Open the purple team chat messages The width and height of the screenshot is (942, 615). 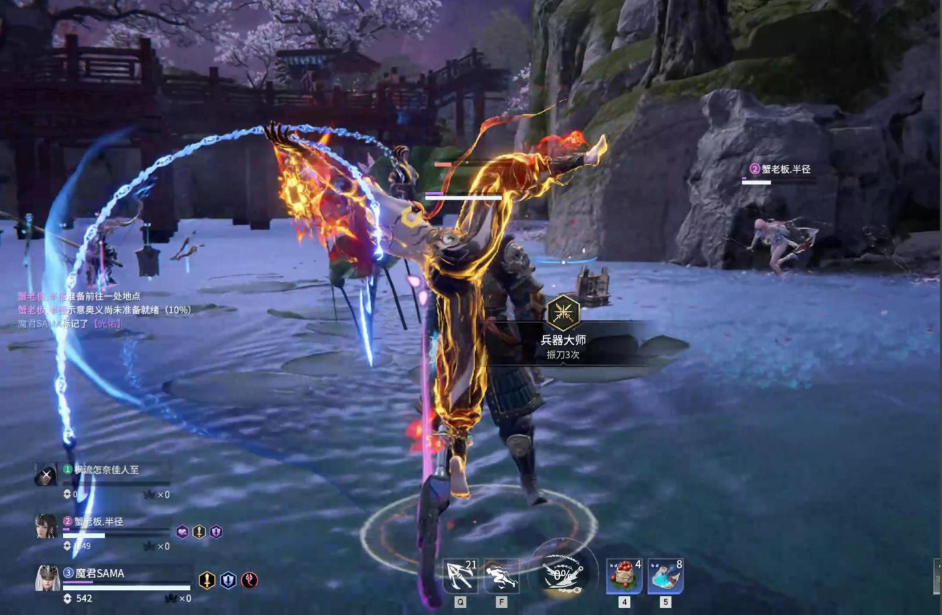click(80, 310)
